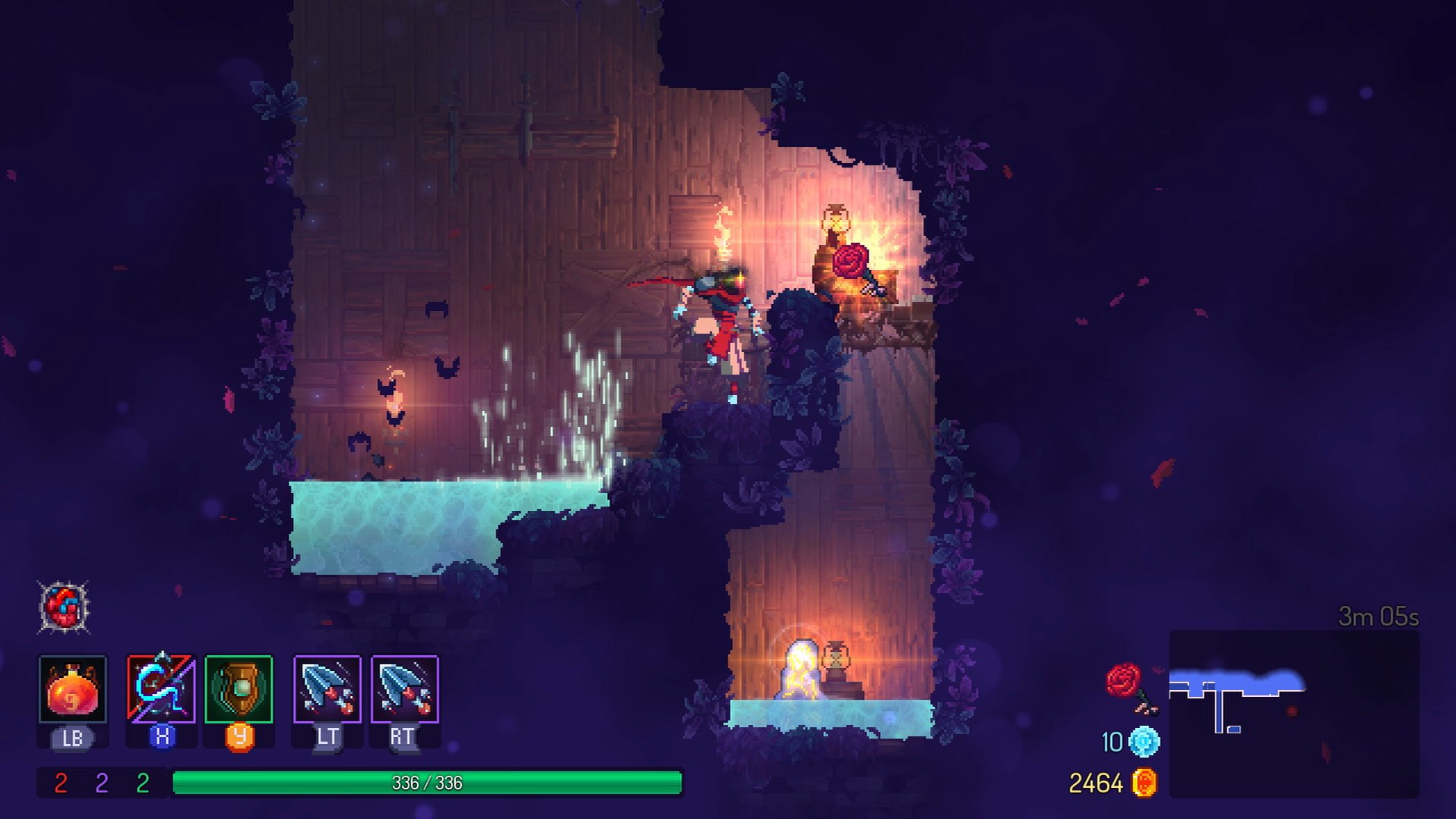Screen dimensions: 1456x819
Task: Activate the left throwing knife skill
Action: 328,689
